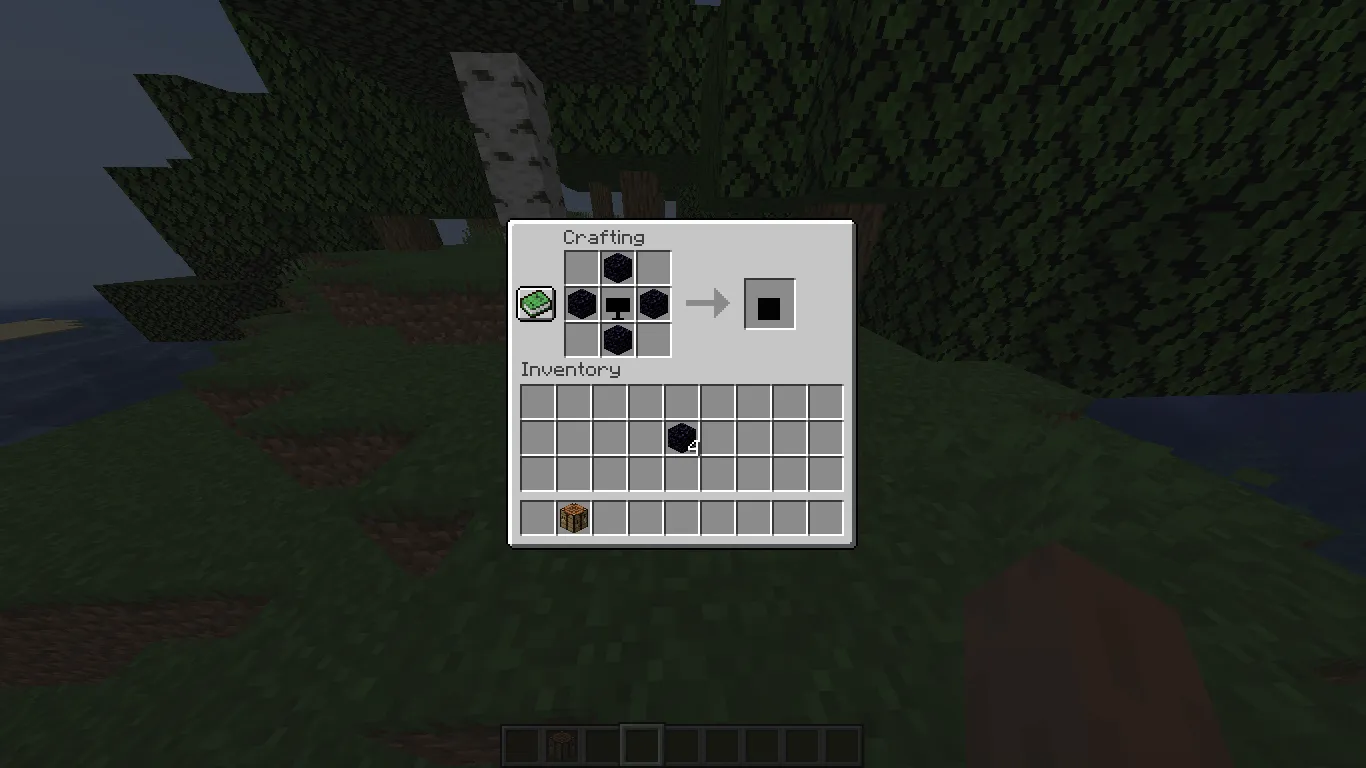The image size is (1366, 768).
Task: Click the empty slot below the obsidian stack
Action: [x=681, y=473]
